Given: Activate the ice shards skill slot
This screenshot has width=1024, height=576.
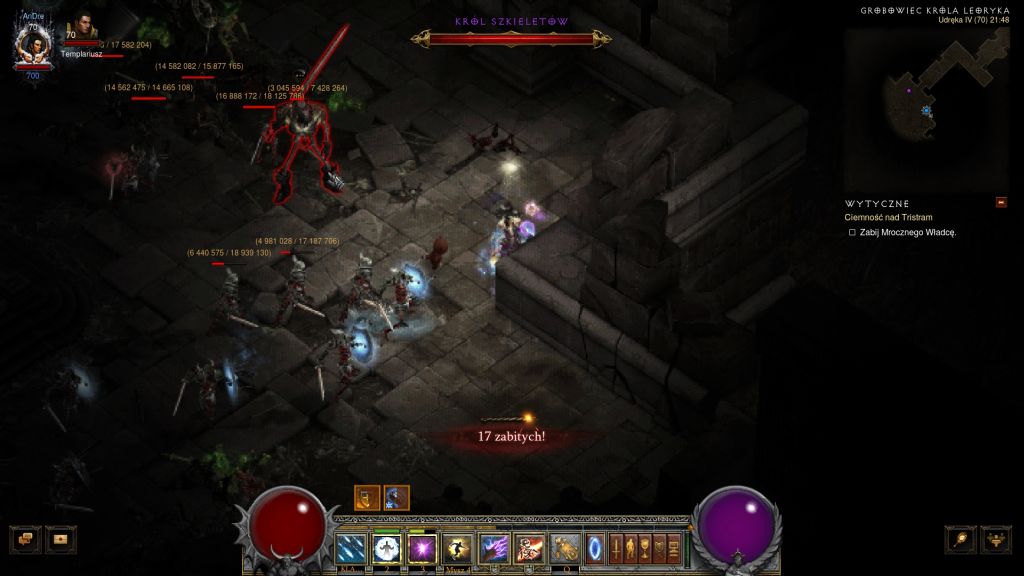Looking at the screenshot, I should [351, 548].
